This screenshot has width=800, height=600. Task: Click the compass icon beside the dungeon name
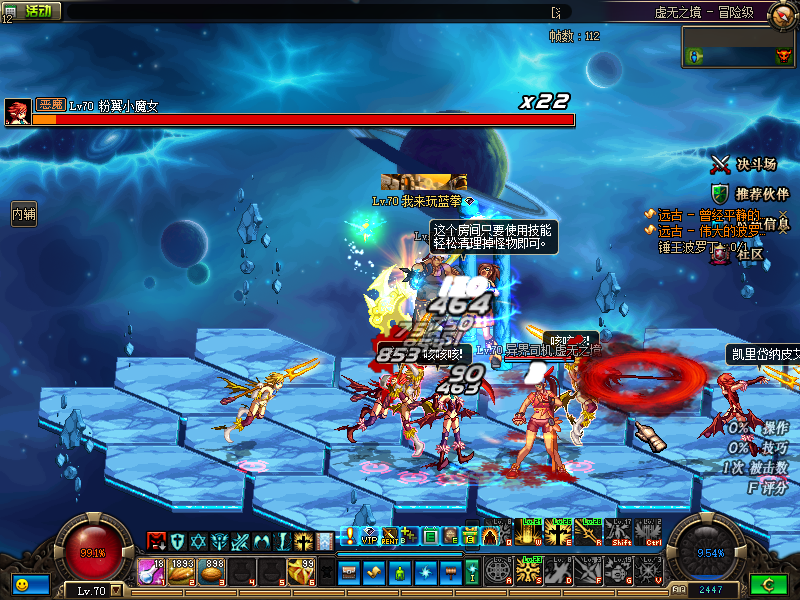782,12
